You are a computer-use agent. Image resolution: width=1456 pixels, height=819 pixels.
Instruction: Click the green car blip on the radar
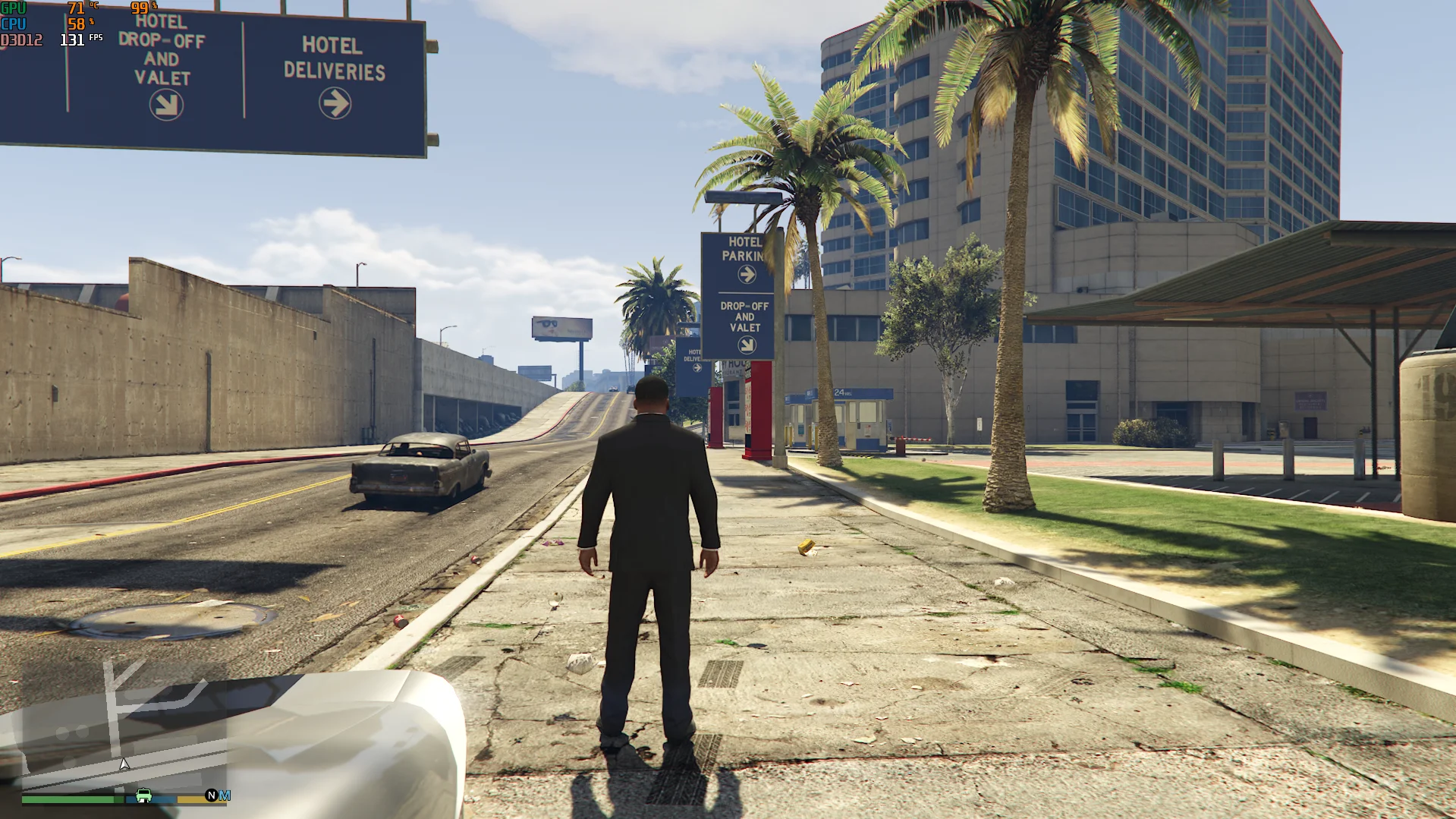(143, 795)
